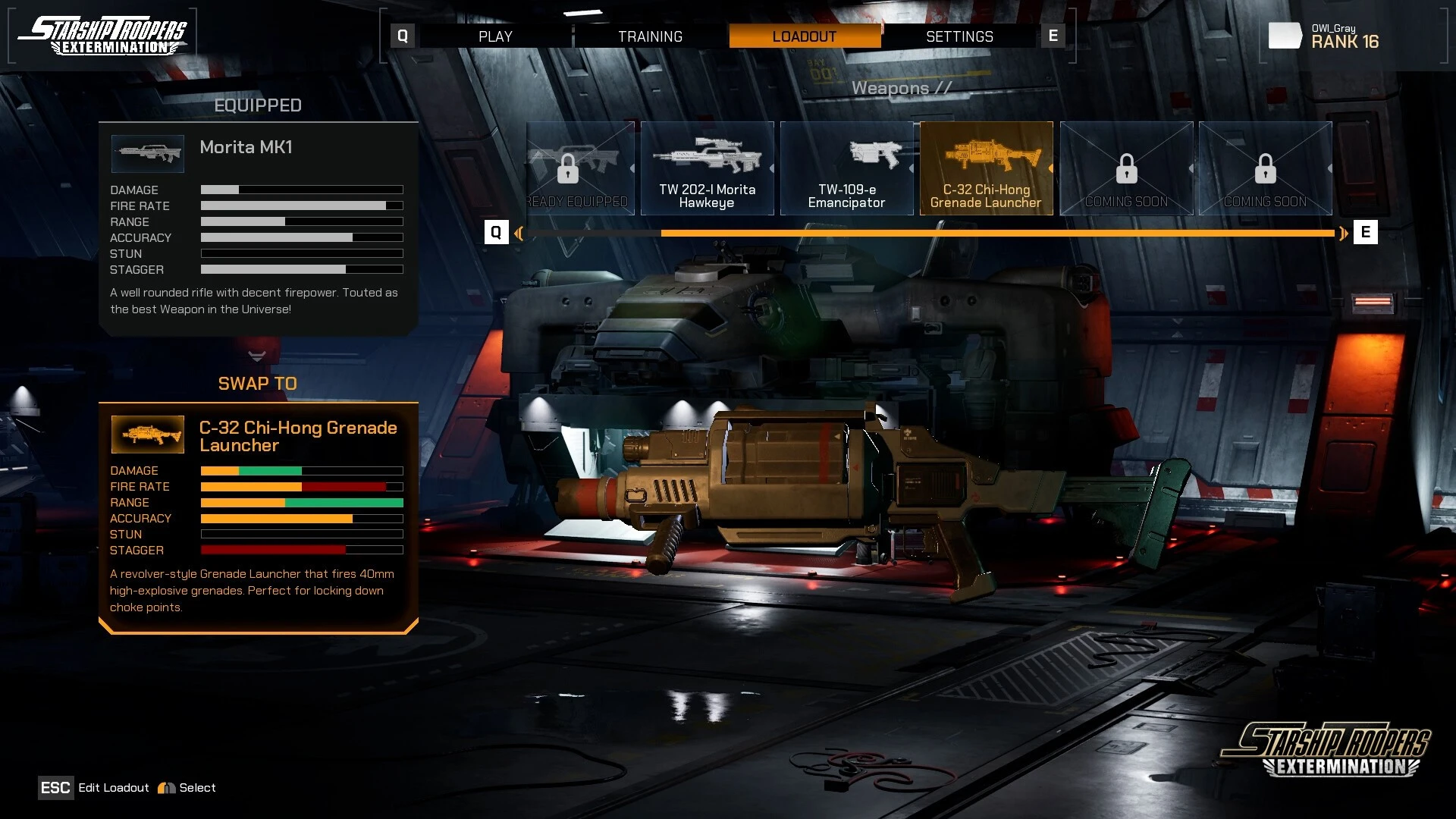This screenshot has width=1456, height=819.
Task: Select the equipped Morita MK1 panel
Action: 258,227
